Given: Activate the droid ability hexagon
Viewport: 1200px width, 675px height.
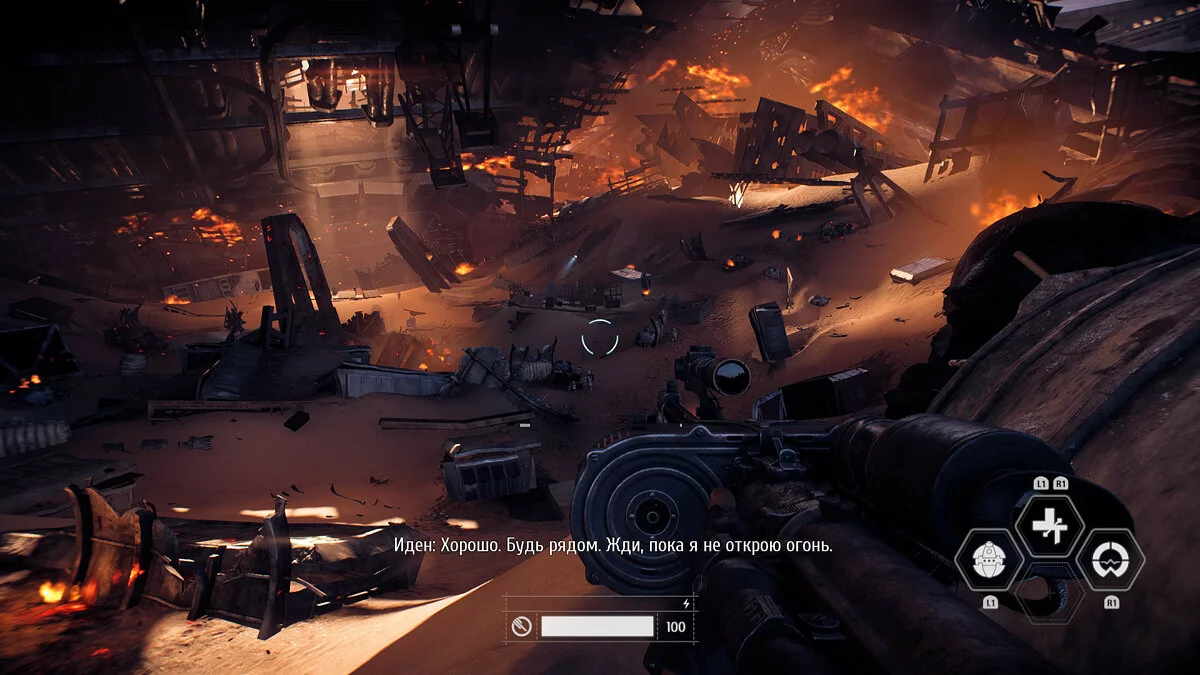Looking at the screenshot, I should [989, 560].
